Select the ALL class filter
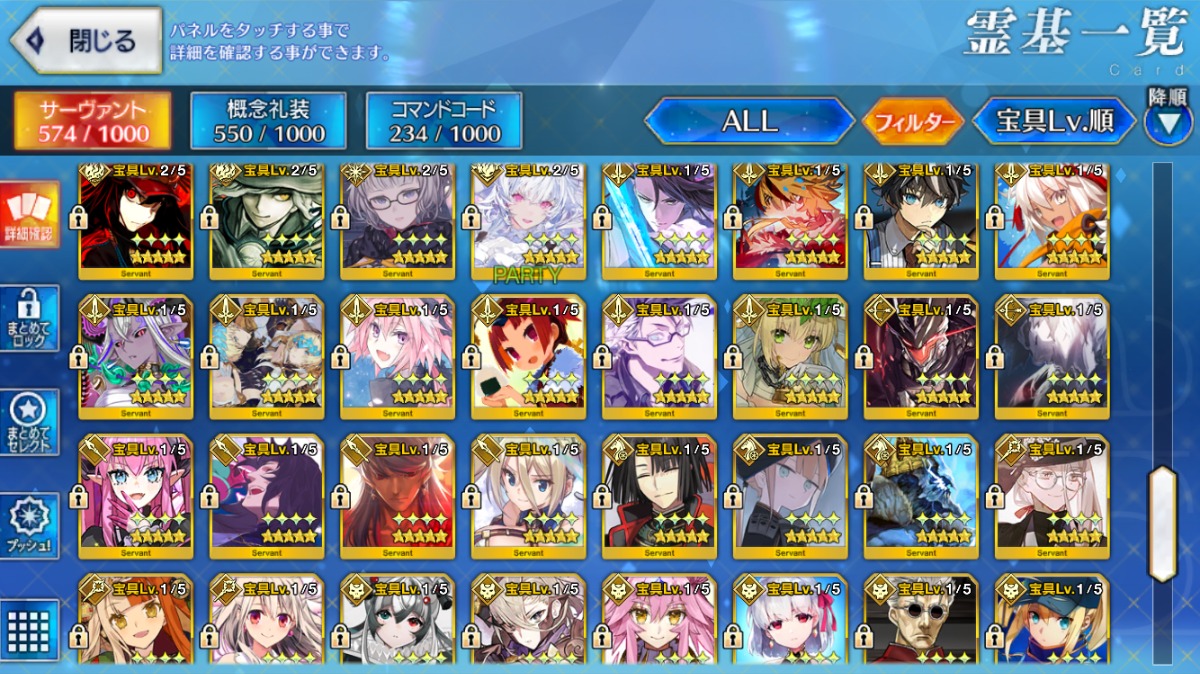 pos(749,122)
